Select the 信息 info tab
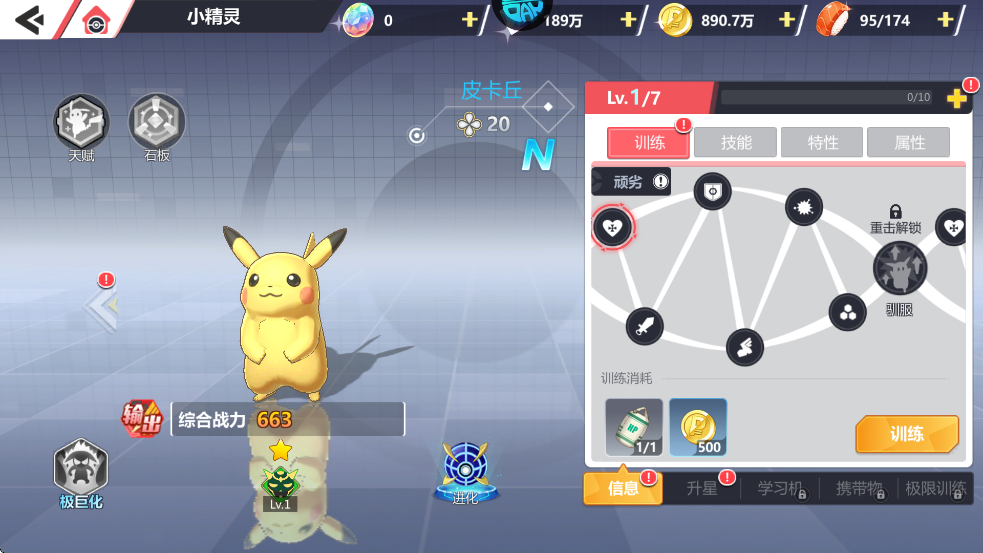 [623, 489]
